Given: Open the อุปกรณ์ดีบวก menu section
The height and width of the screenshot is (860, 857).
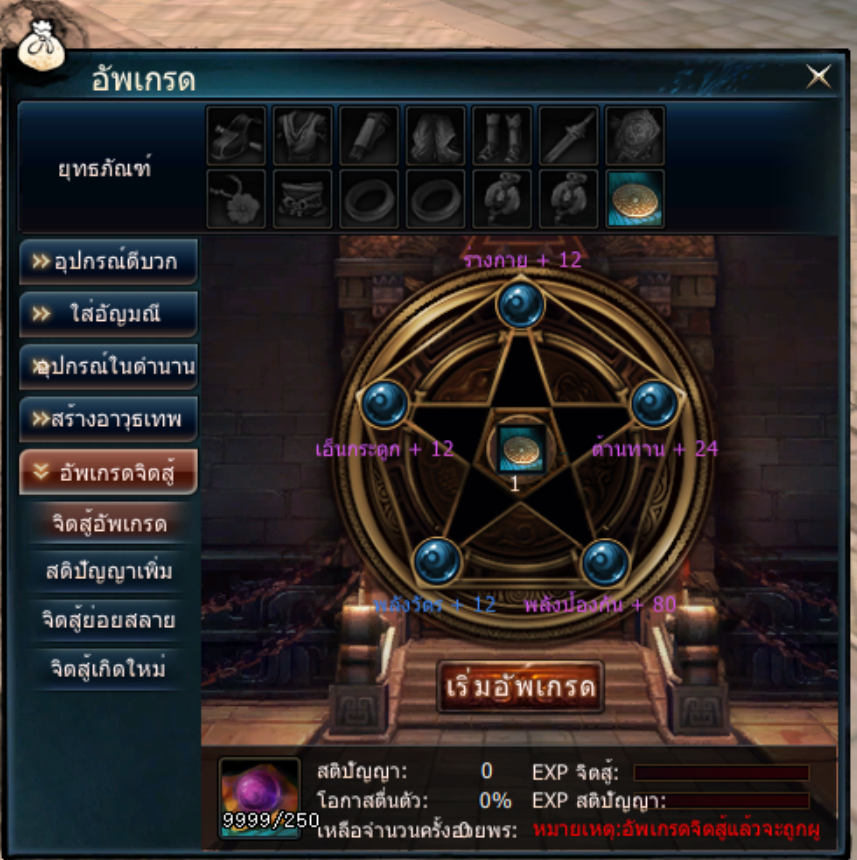Looking at the screenshot, I should [x=108, y=262].
